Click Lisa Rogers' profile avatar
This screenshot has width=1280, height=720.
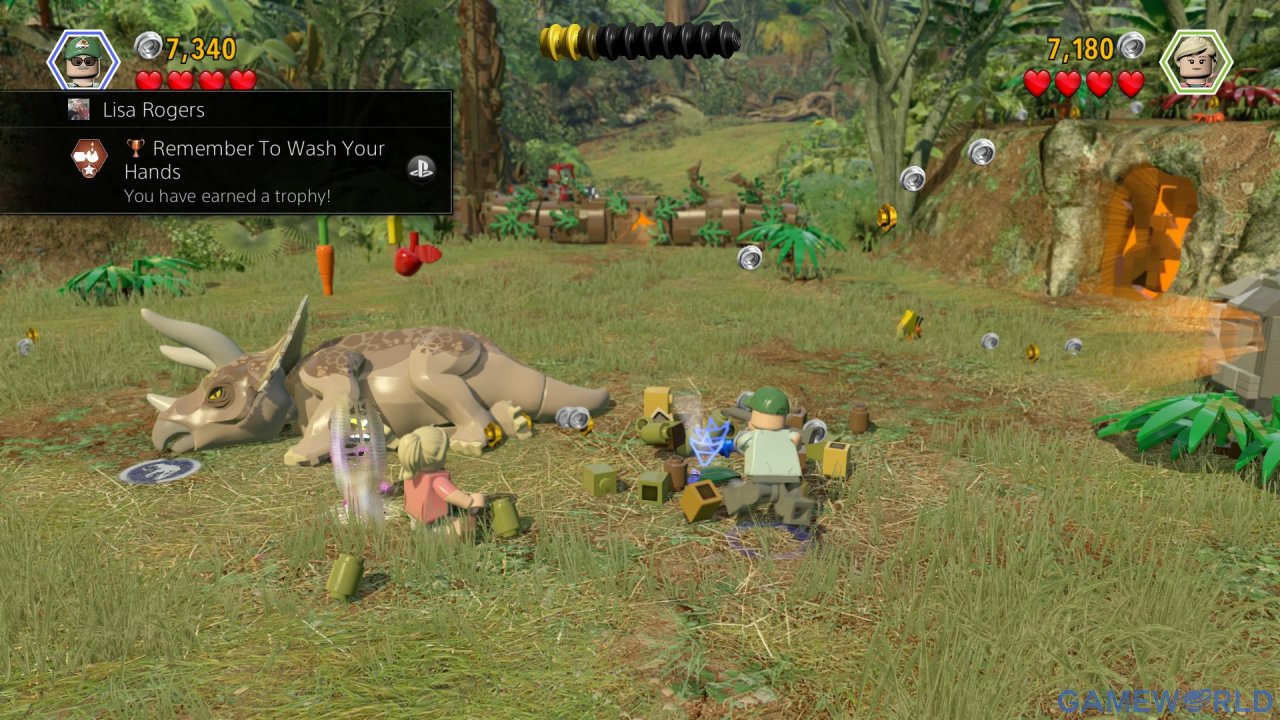click(x=79, y=109)
